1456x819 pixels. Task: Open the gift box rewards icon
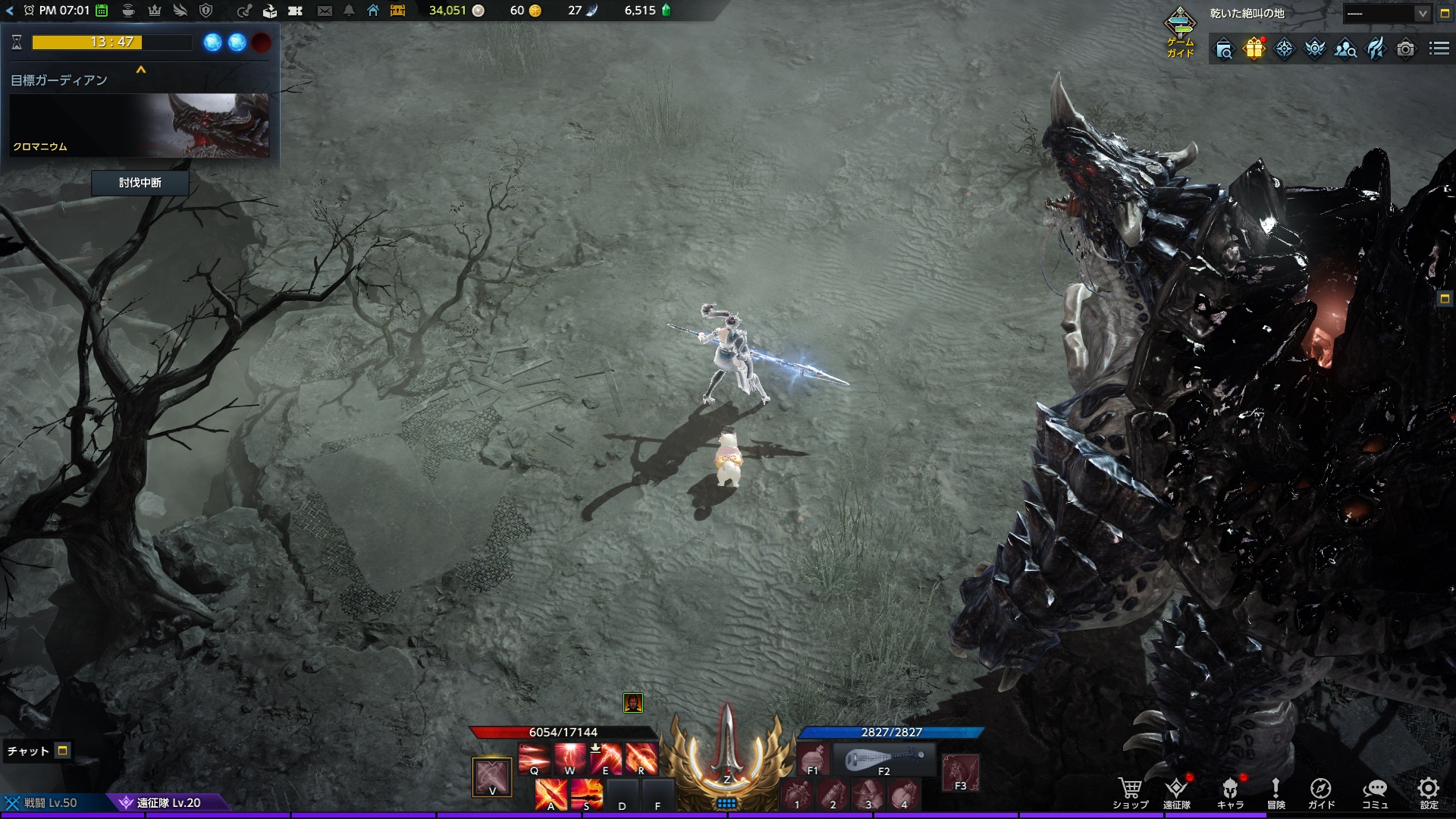coord(1254,49)
